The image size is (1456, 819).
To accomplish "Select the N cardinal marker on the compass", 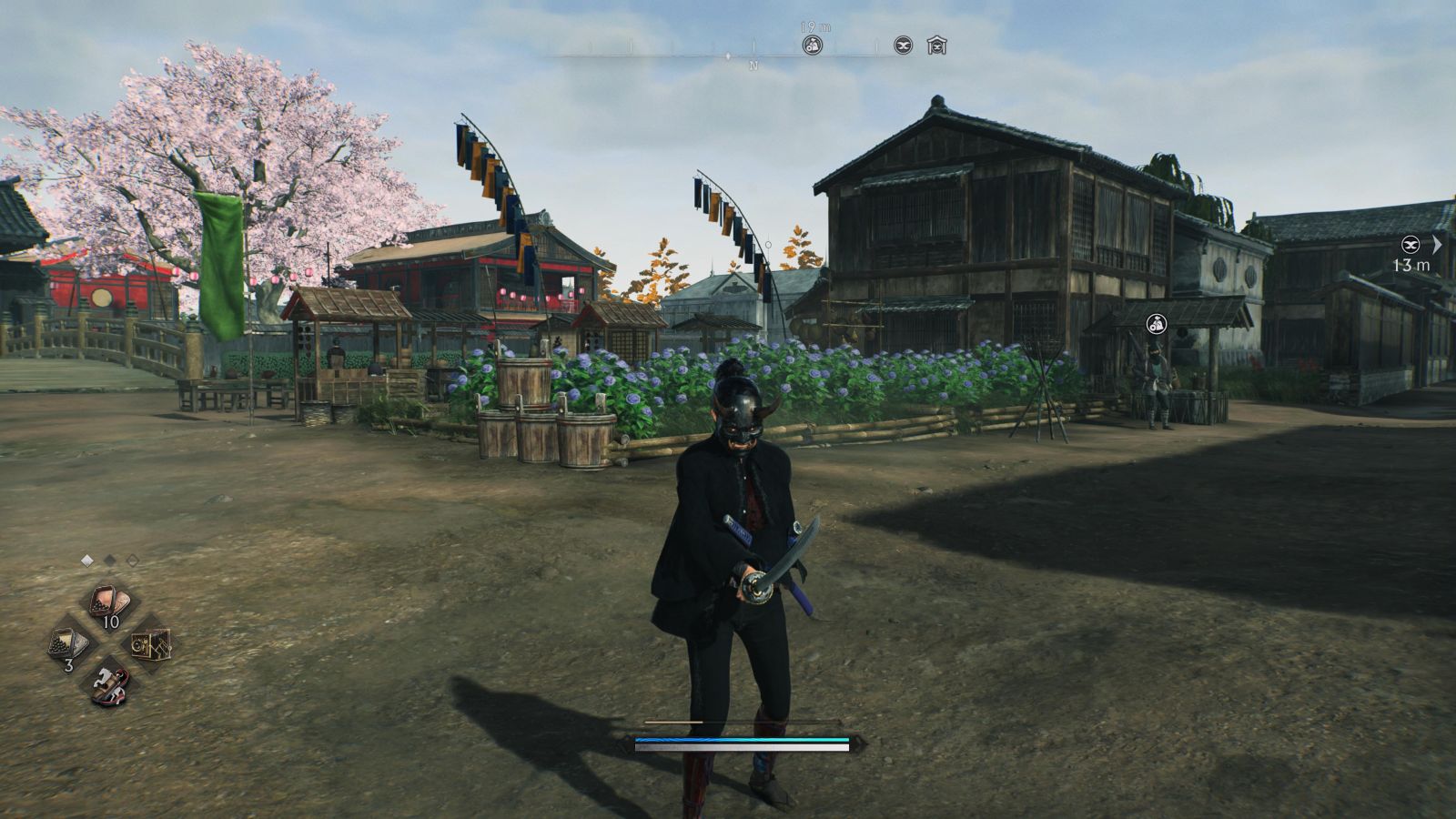I will tap(753, 64).
